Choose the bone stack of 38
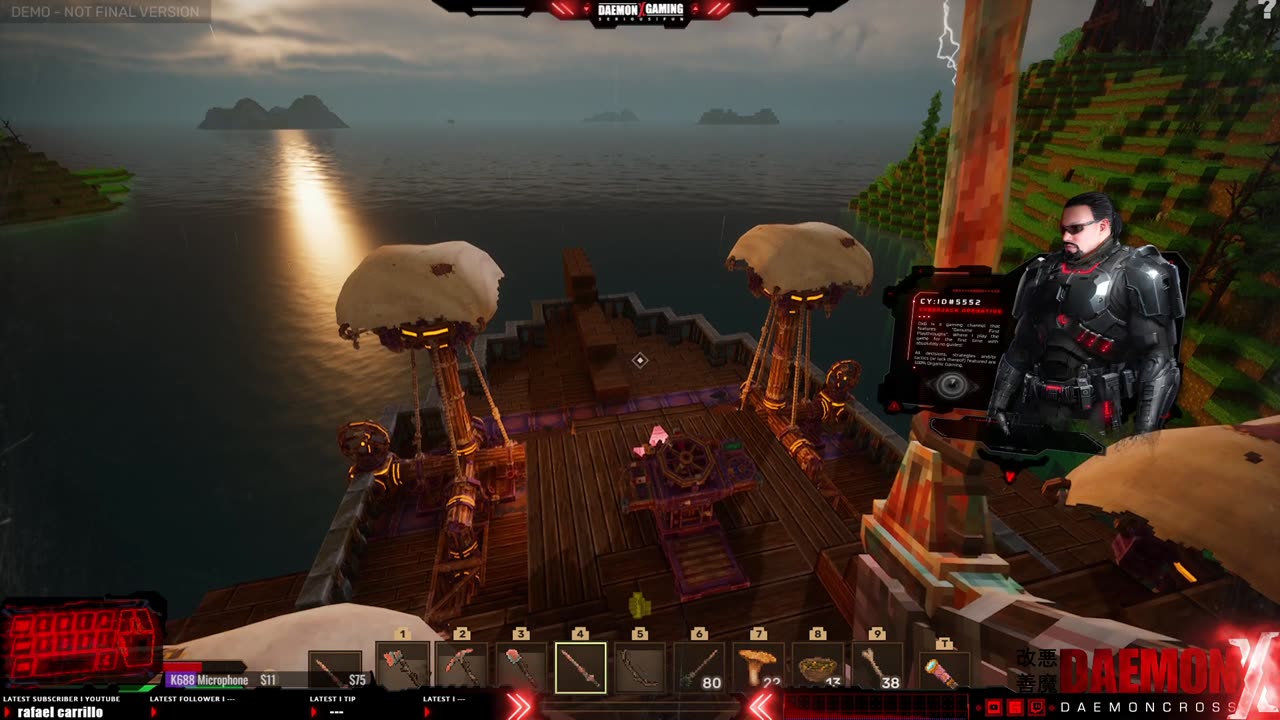The image size is (1280, 720). 877,667
